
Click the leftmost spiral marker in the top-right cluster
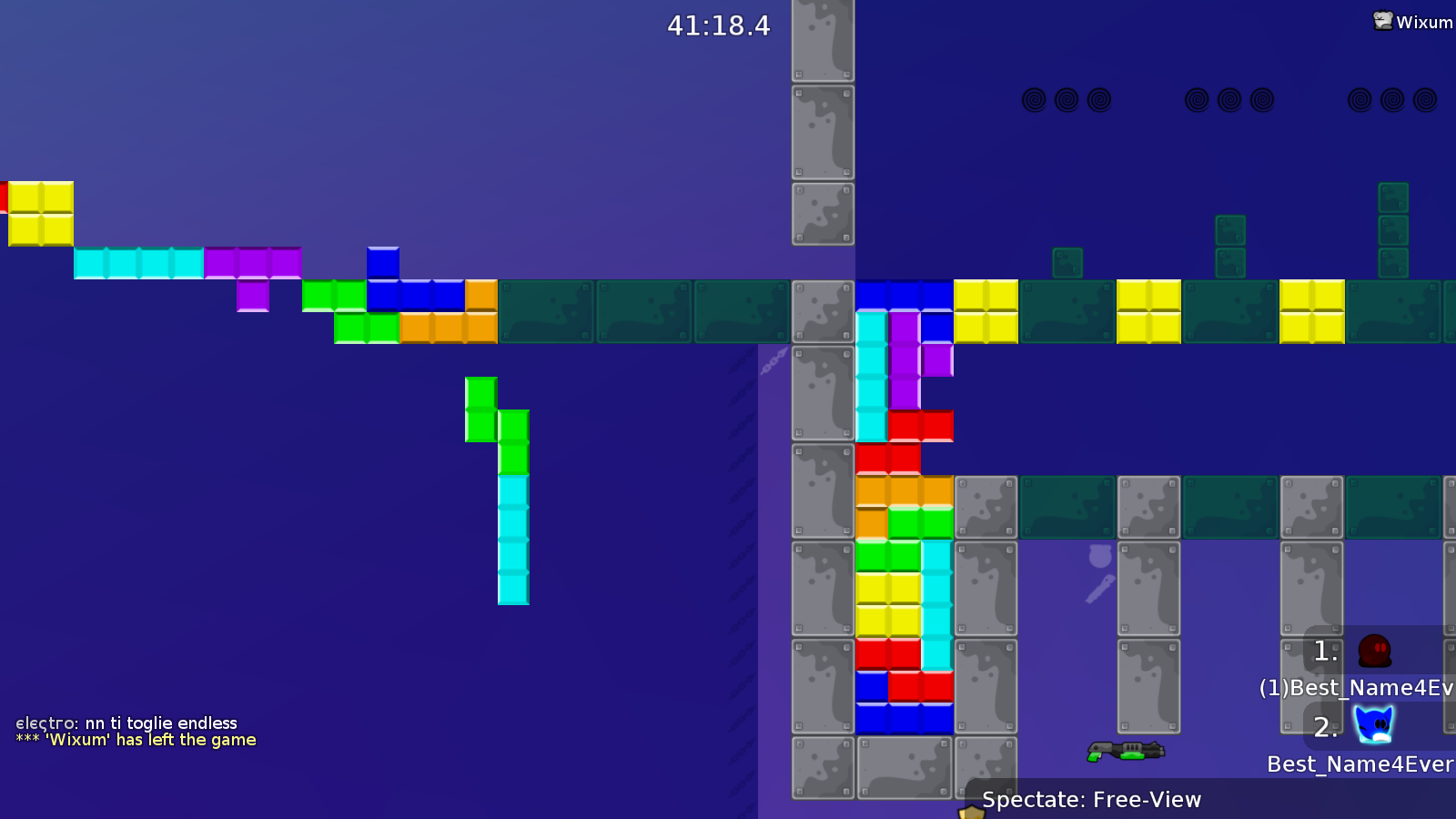click(x=1035, y=100)
